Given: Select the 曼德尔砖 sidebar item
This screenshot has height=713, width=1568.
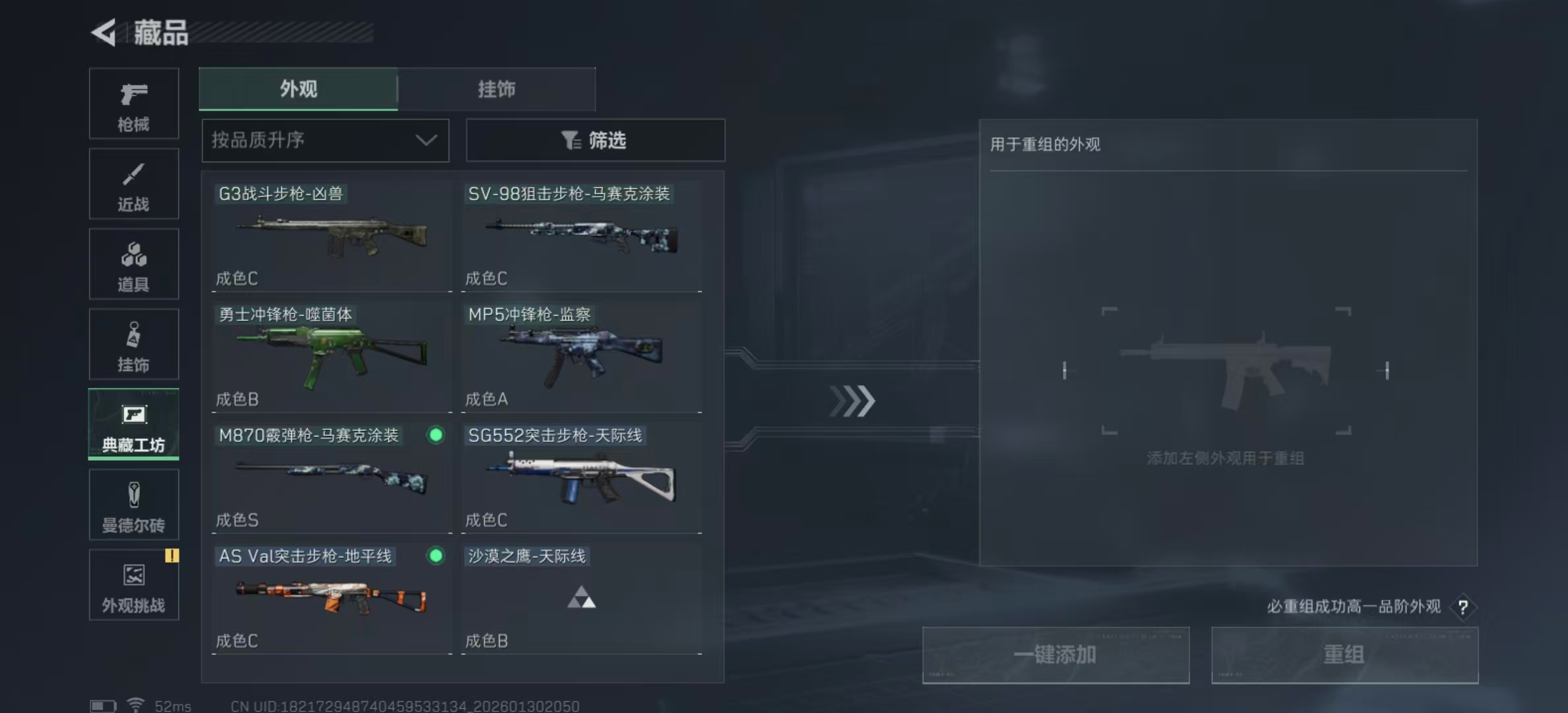Looking at the screenshot, I should click(x=133, y=504).
